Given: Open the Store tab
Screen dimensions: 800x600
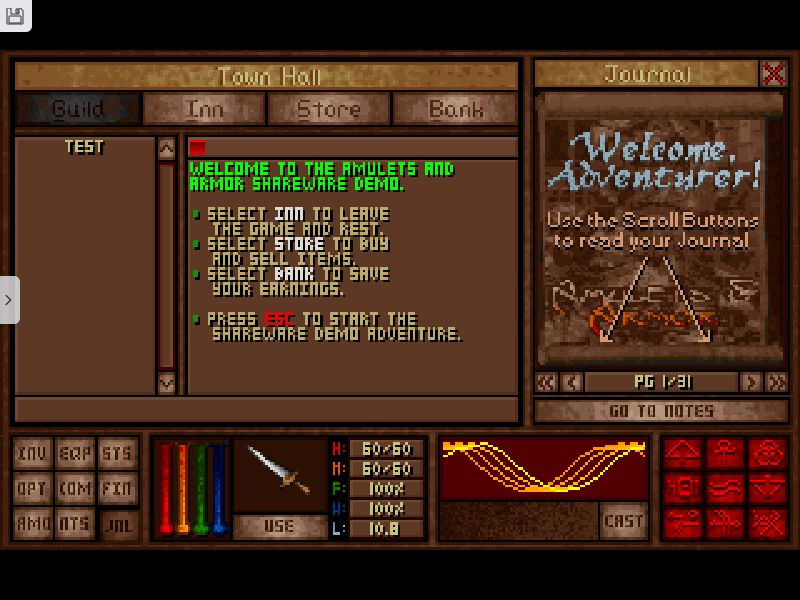Looking at the screenshot, I should click(329, 109).
